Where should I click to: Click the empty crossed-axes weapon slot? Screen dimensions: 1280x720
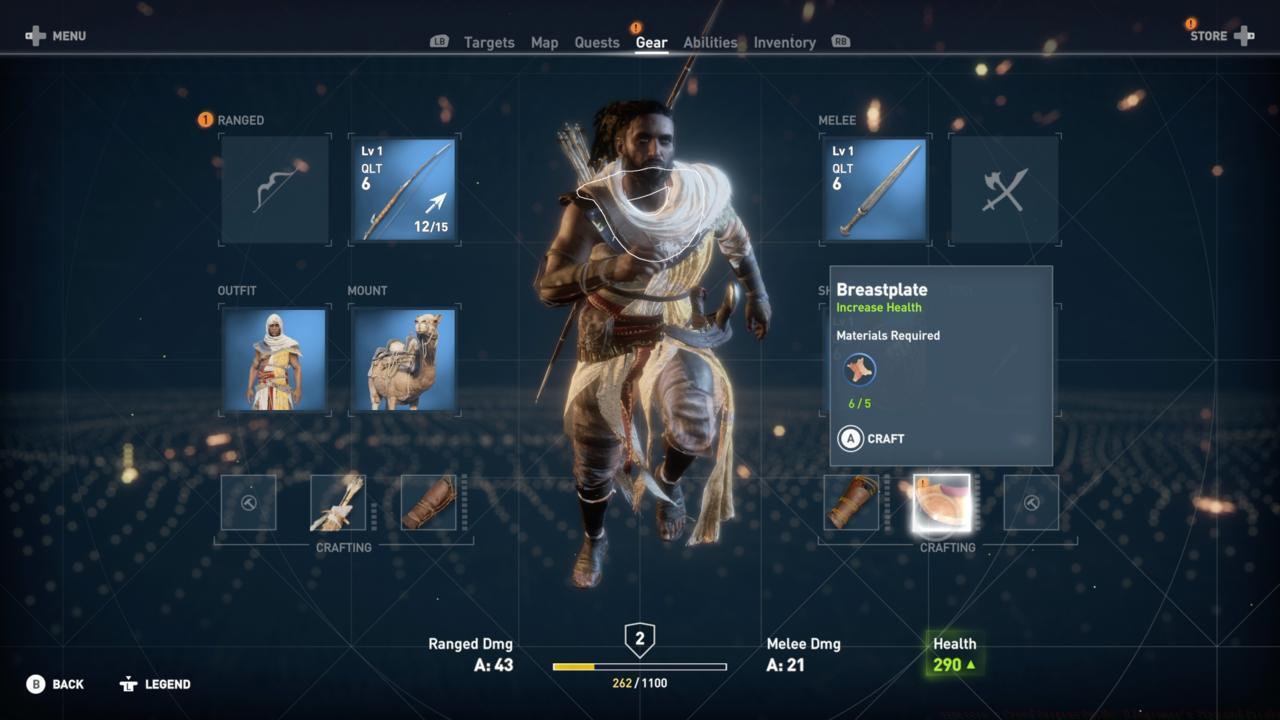point(1003,189)
